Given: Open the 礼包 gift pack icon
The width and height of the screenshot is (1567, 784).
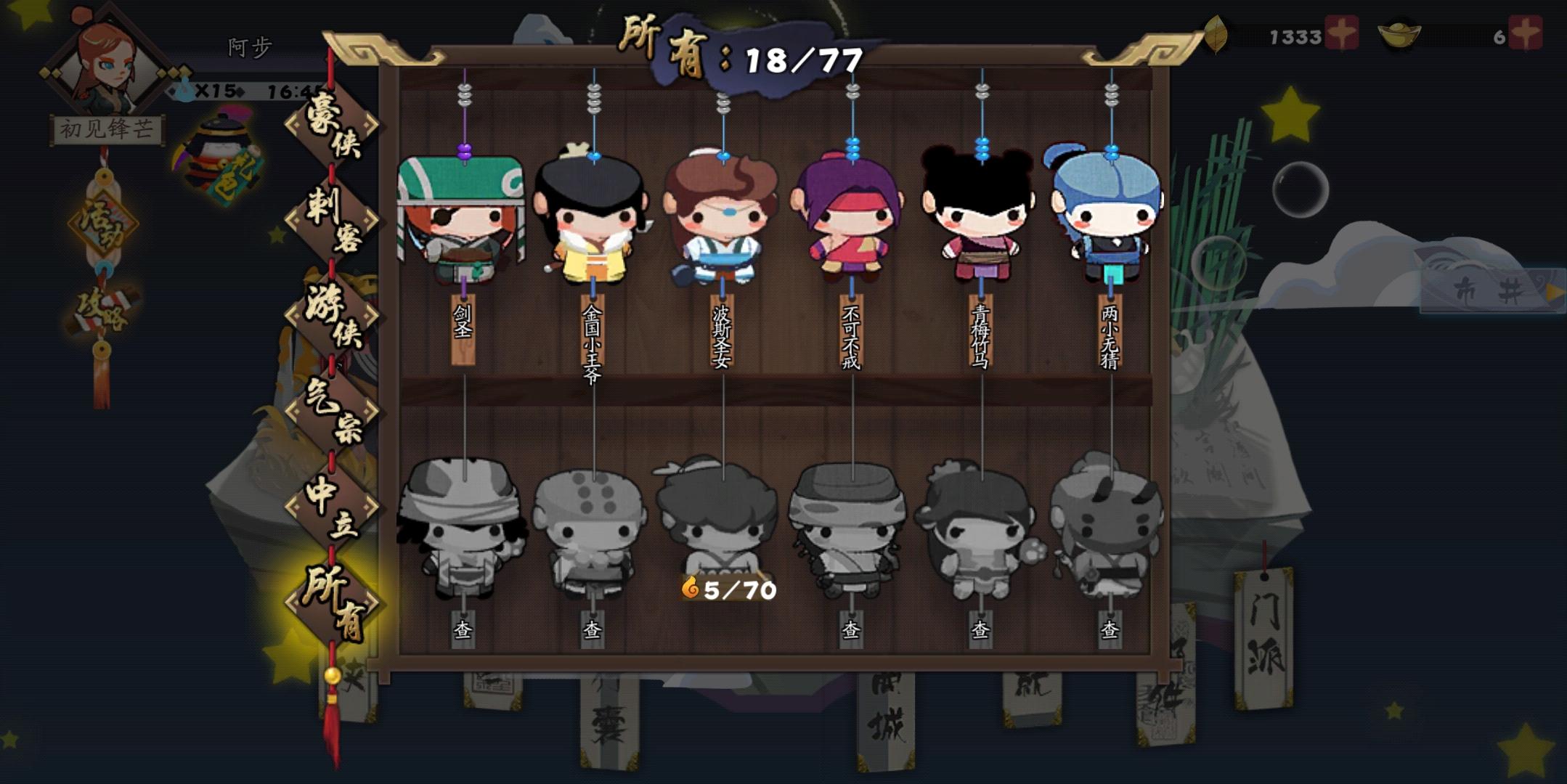Looking at the screenshot, I should [x=218, y=152].
